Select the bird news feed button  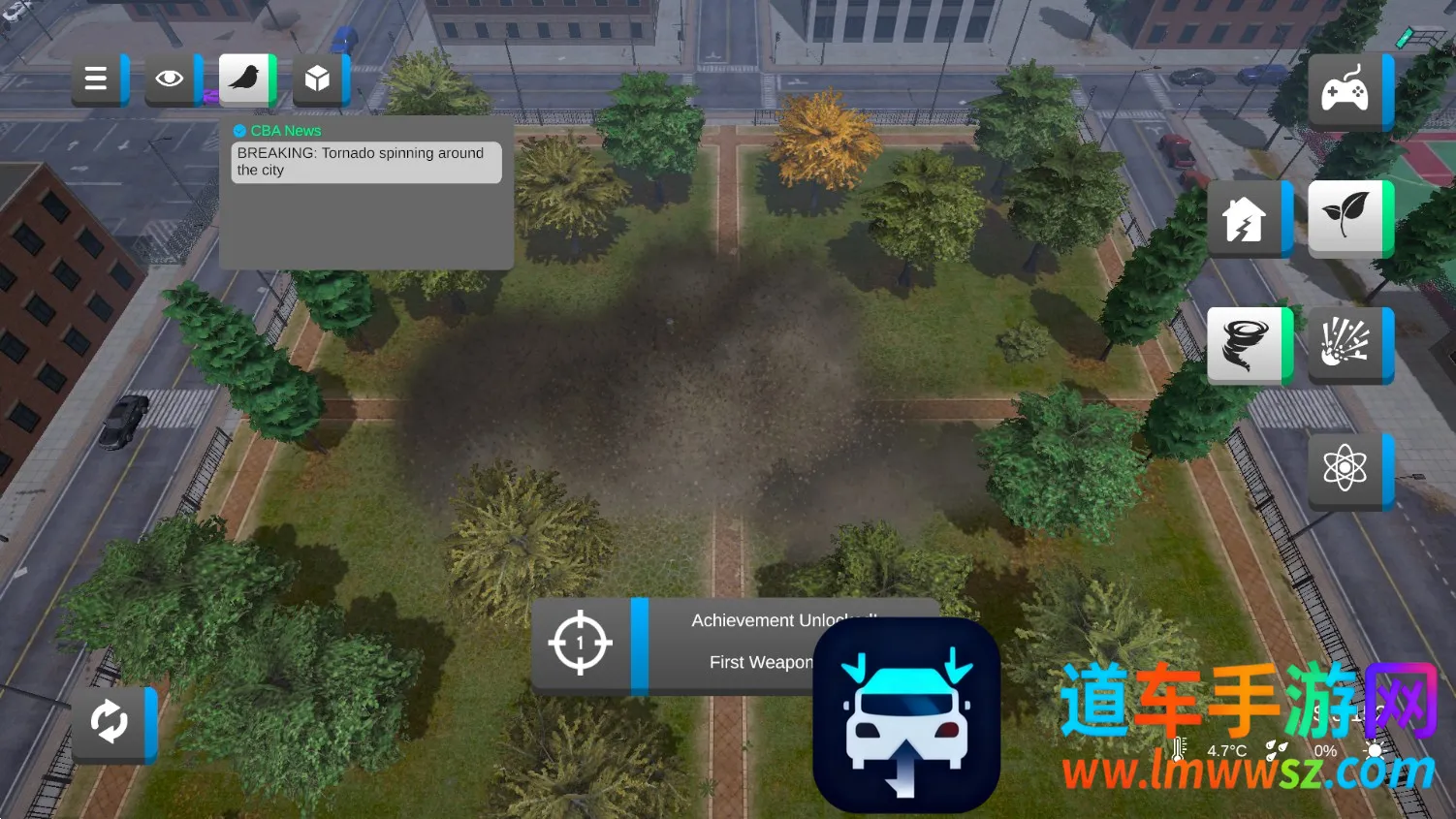(244, 78)
